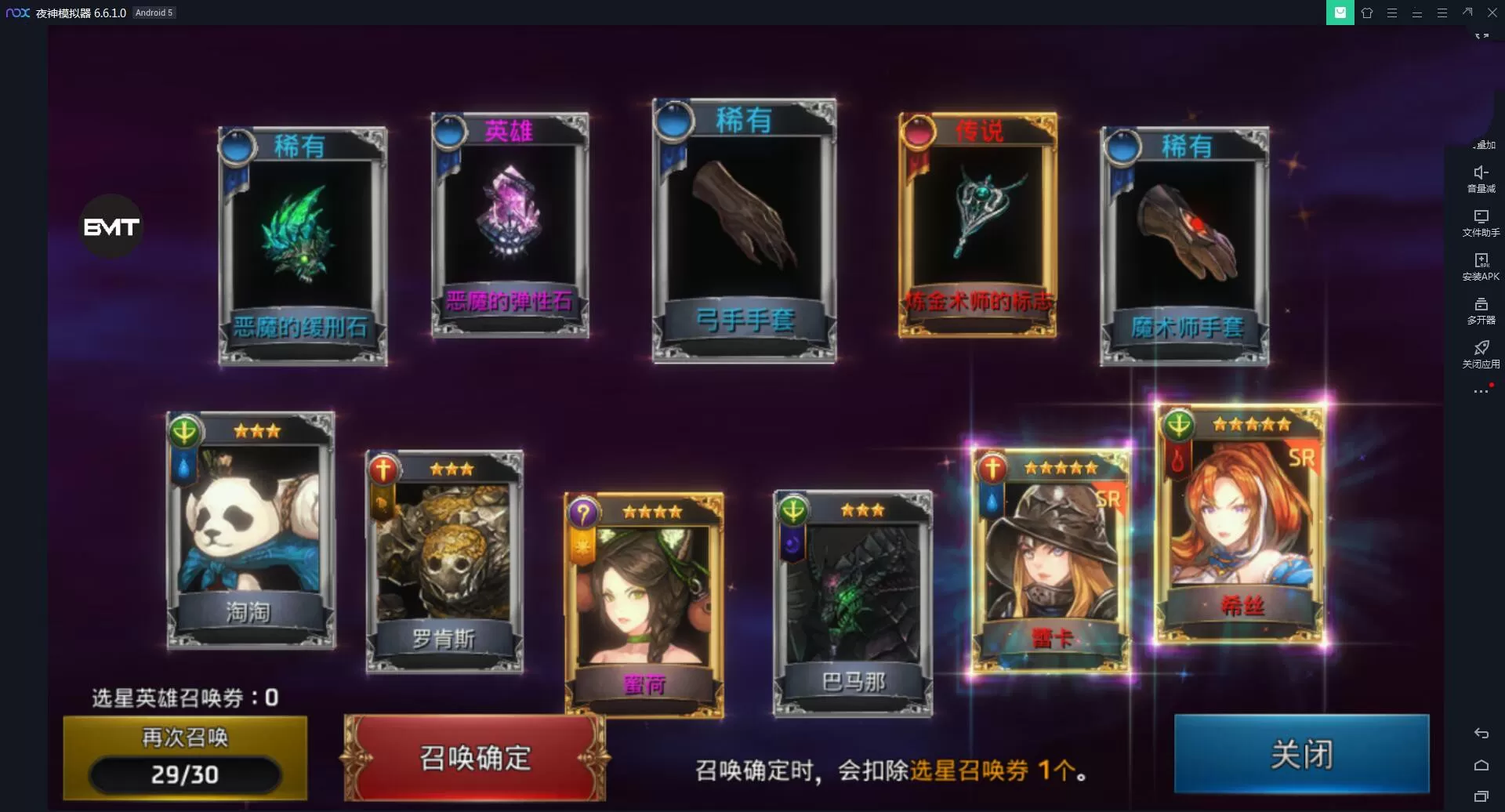
Task: Click the 29/30 summon counter bar
Action: pyautogui.click(x=184, y=775)
